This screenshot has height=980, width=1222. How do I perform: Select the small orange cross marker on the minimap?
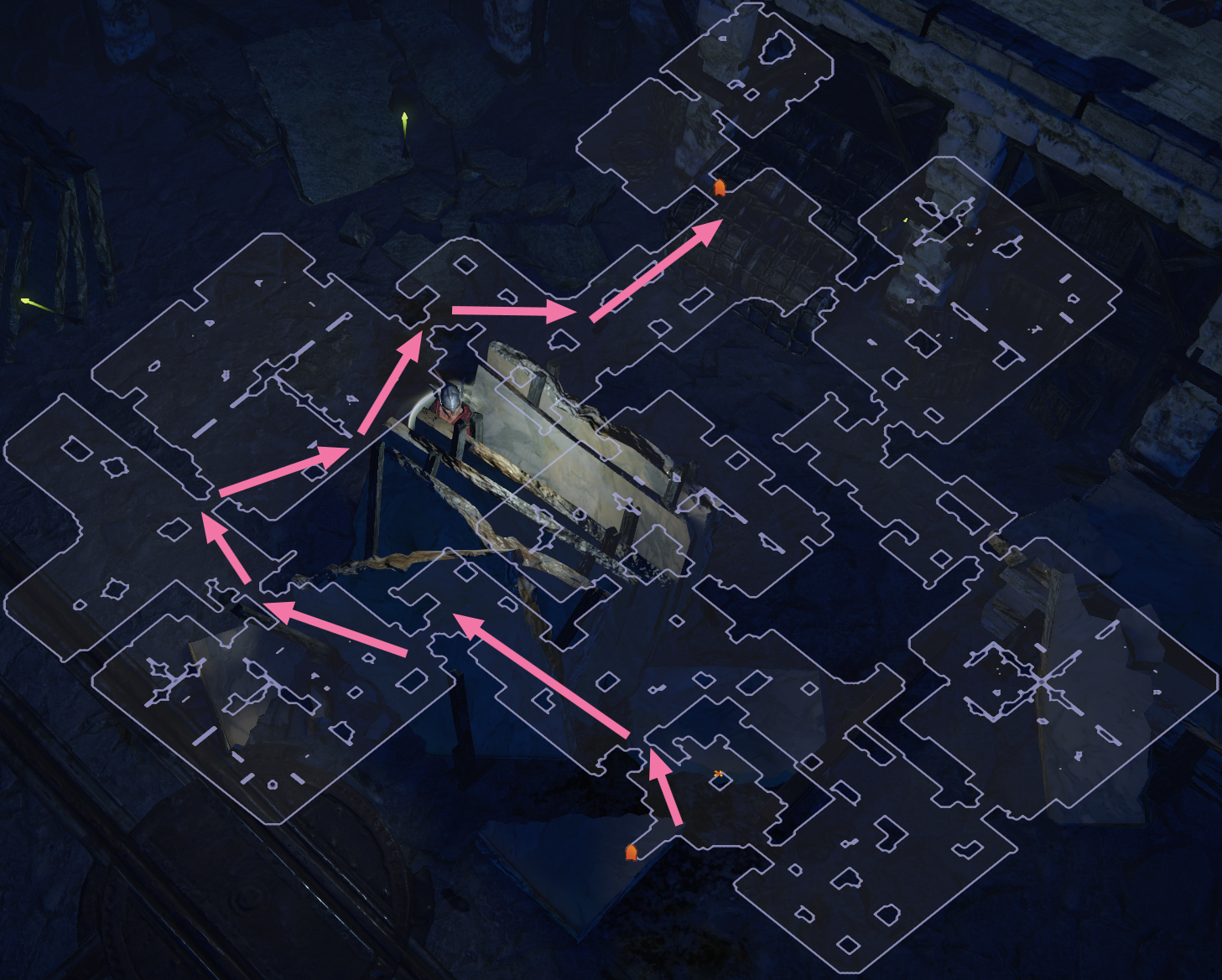[719, 775]
